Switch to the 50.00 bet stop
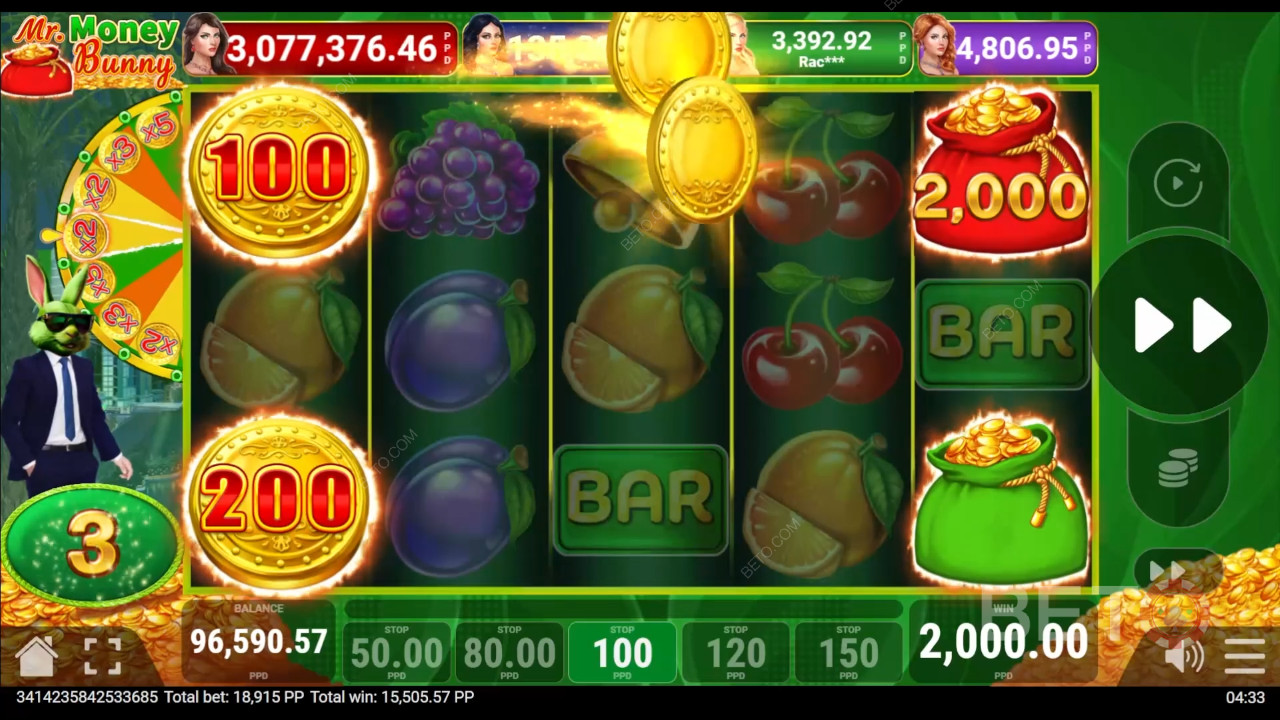1280x720 pixels. click(x=396, y=652)
